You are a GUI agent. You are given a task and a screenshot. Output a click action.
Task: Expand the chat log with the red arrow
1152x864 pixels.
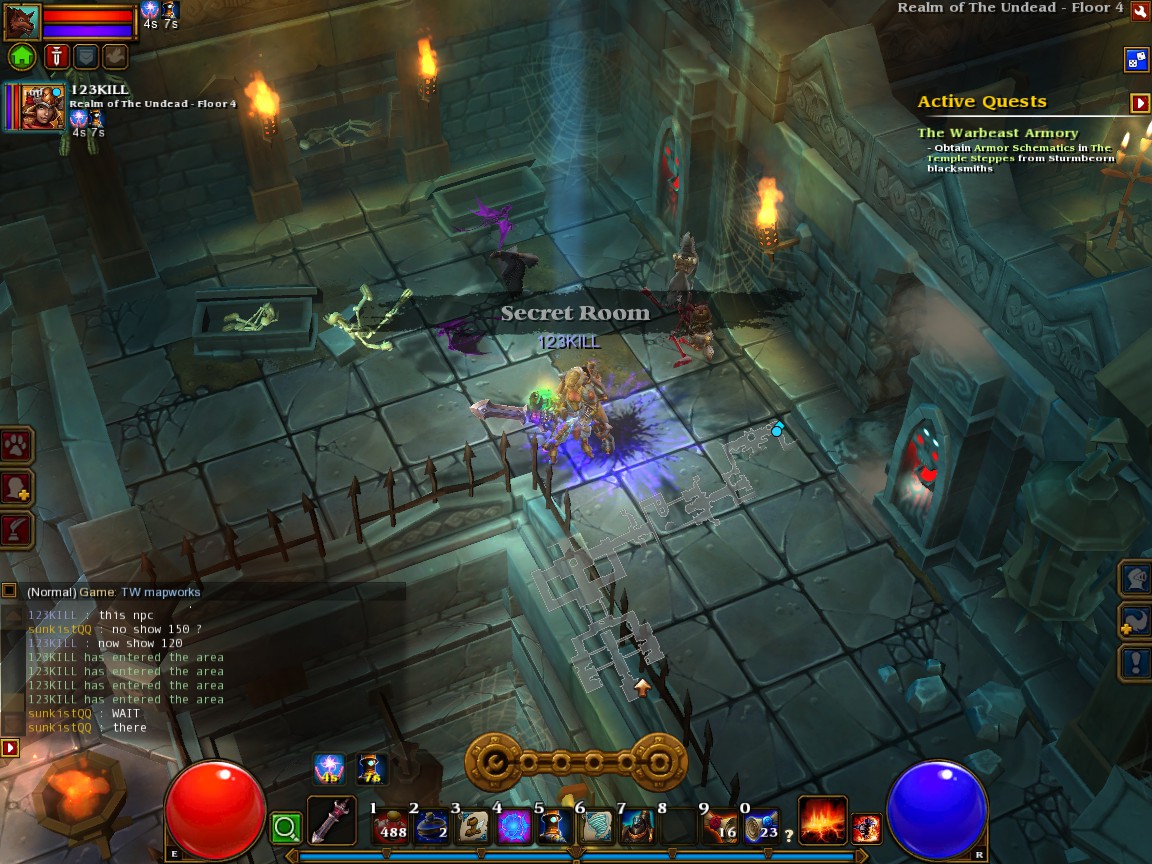pos(10,747)
